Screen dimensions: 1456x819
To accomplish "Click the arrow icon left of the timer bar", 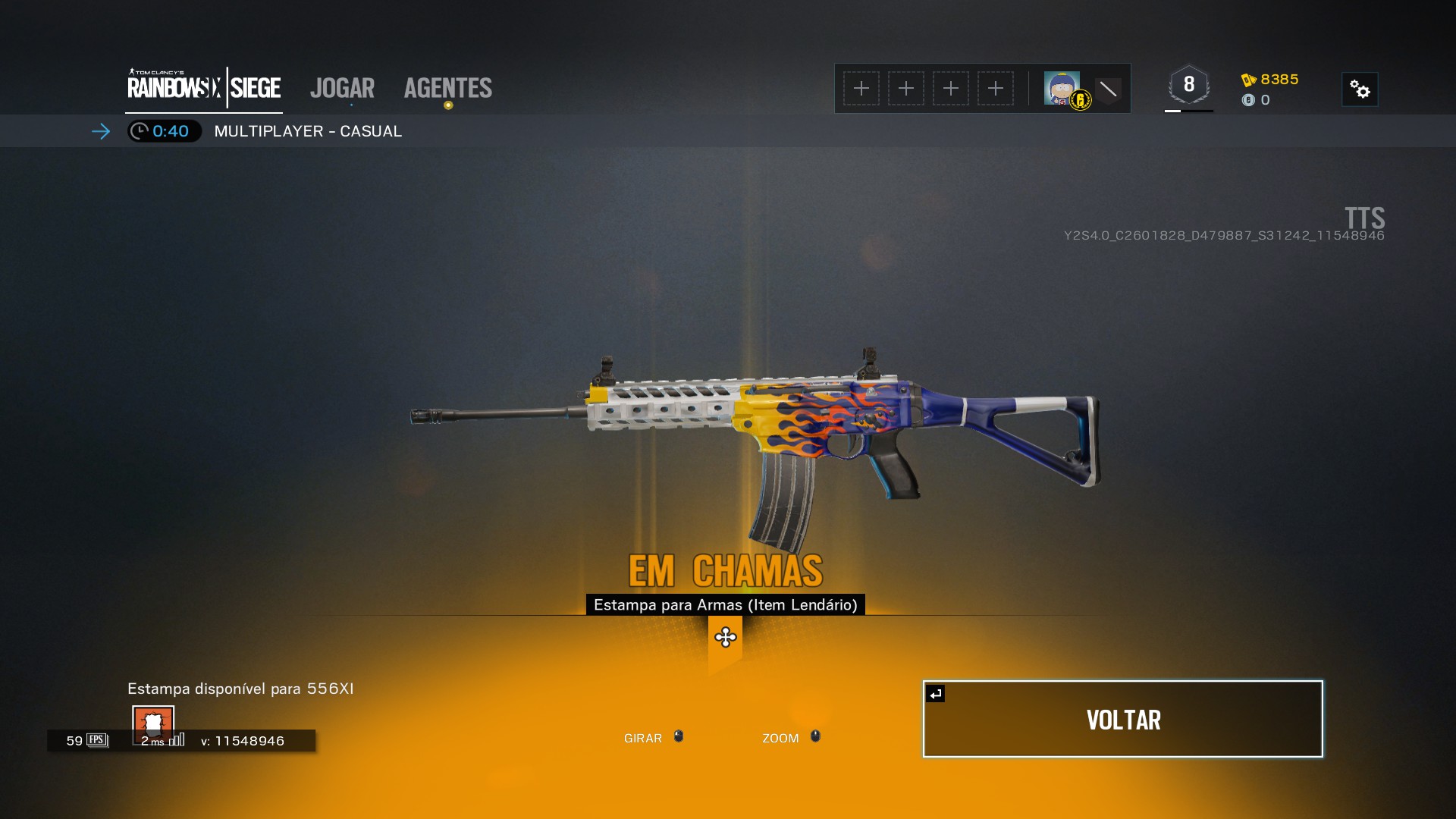I will [x=101, y=131].
